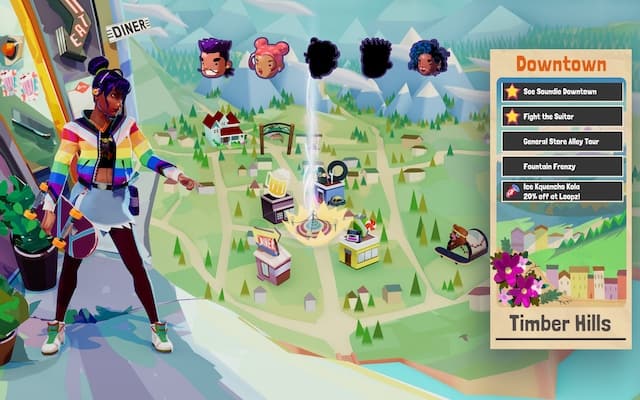Choose the blue curly-haired character portrait
640x400 pixels.
pyautogui.click(x=427, y=57)
